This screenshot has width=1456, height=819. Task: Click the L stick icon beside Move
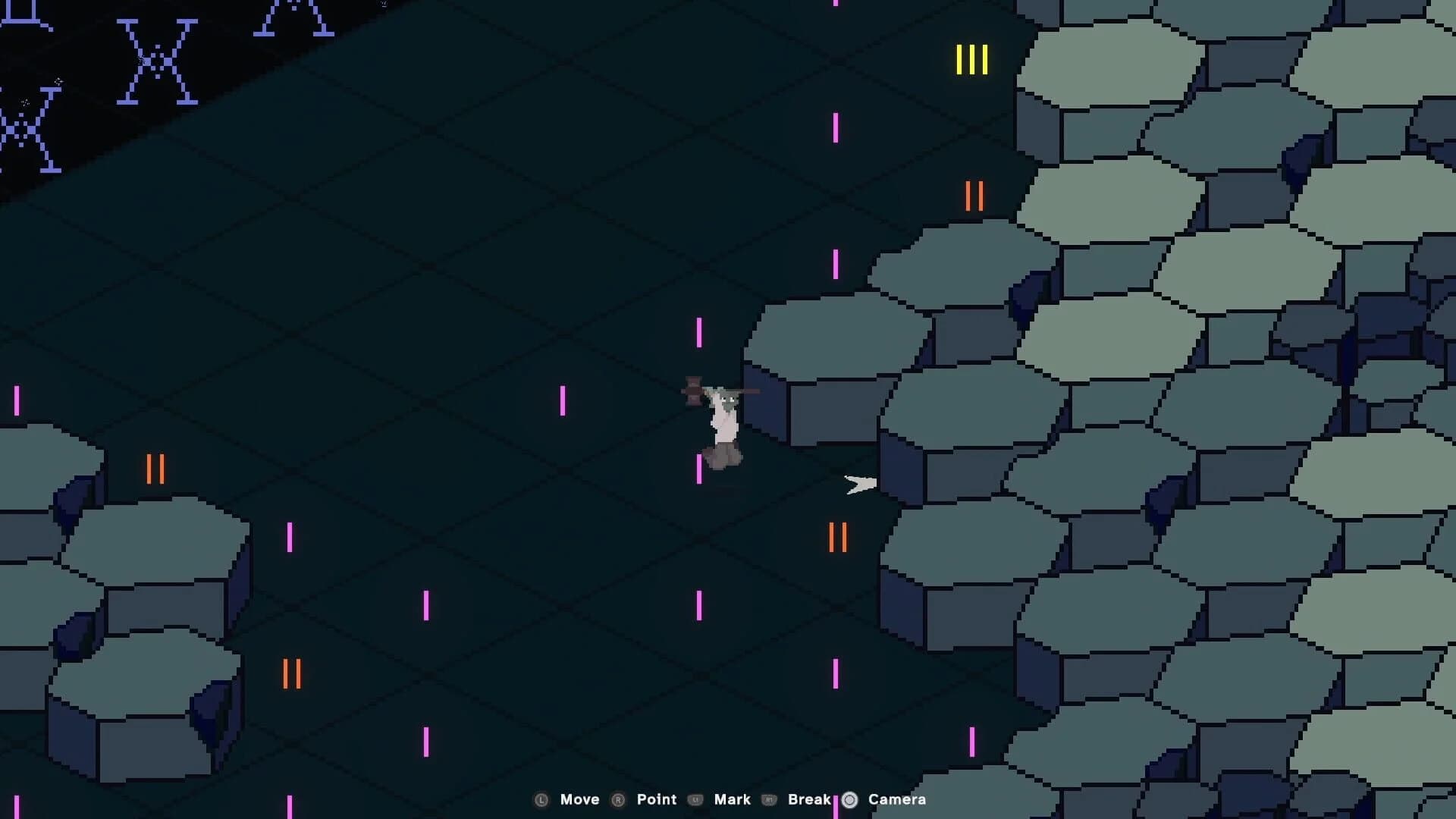click(x=543, y=799)
